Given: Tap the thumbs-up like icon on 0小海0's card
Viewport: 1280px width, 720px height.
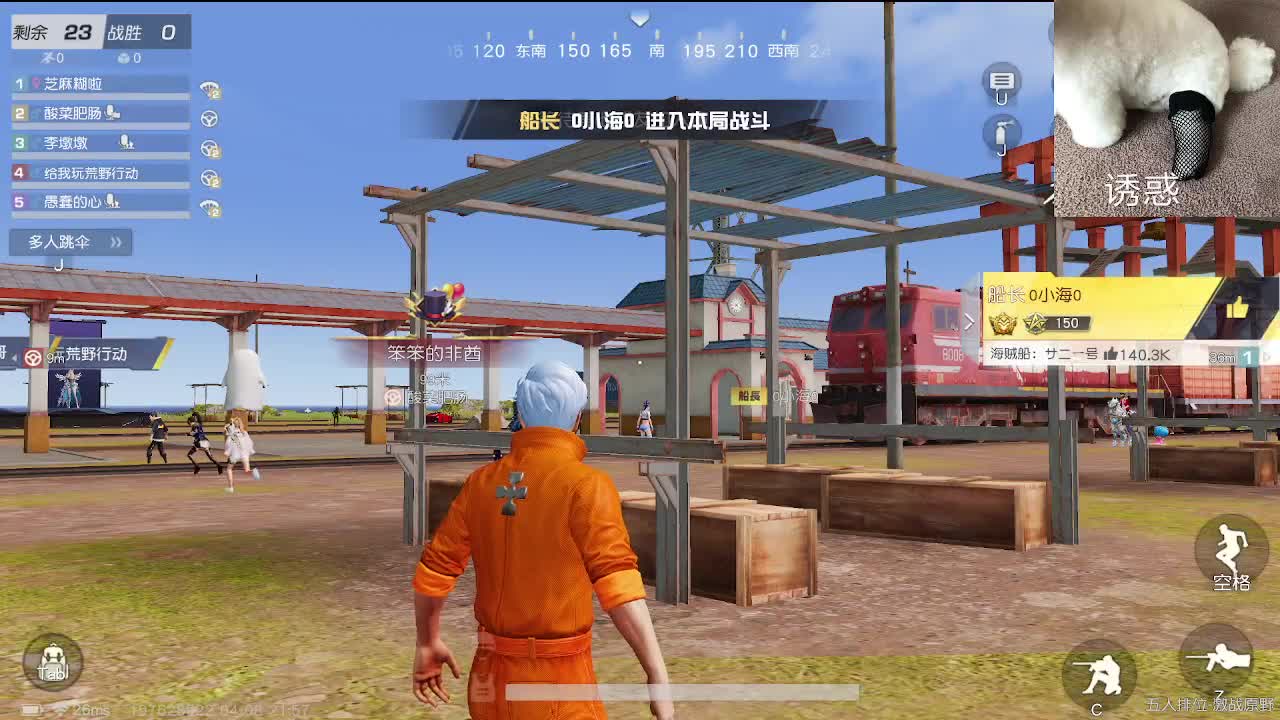Looking at the screenshot, I should point(1239,306).
